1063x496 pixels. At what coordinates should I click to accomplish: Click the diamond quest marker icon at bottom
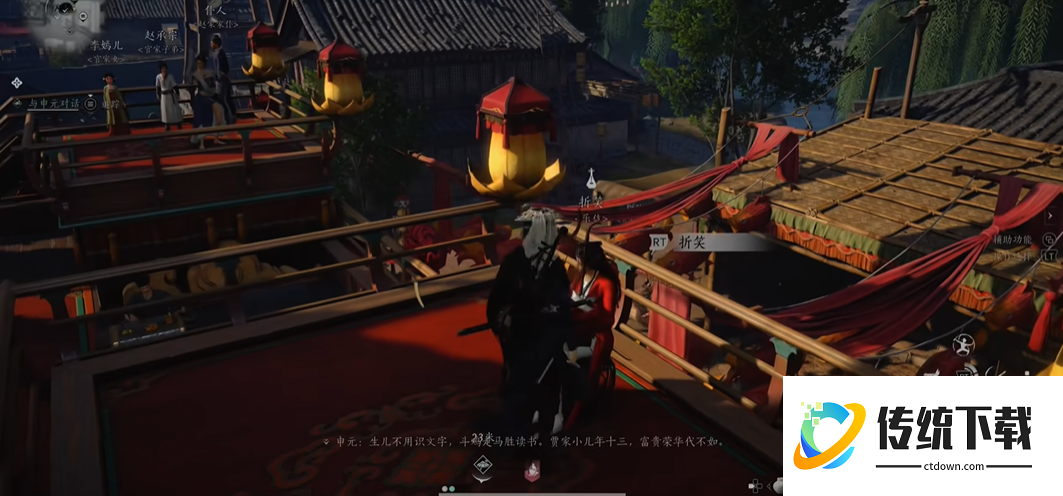click(x=483, y=464)
